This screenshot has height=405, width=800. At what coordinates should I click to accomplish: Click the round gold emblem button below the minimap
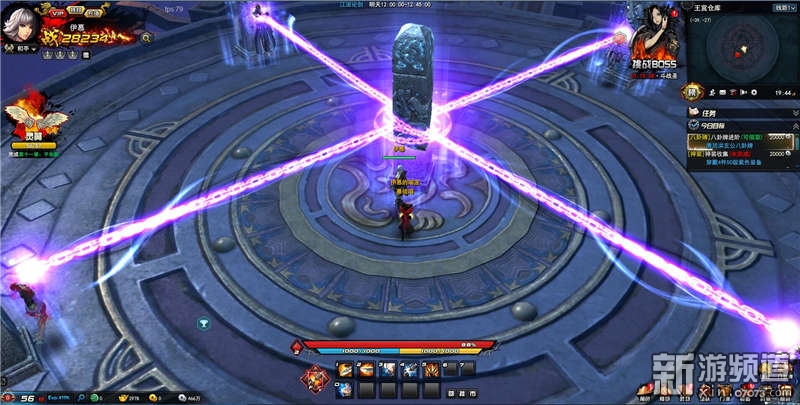[x=691, y=93]
